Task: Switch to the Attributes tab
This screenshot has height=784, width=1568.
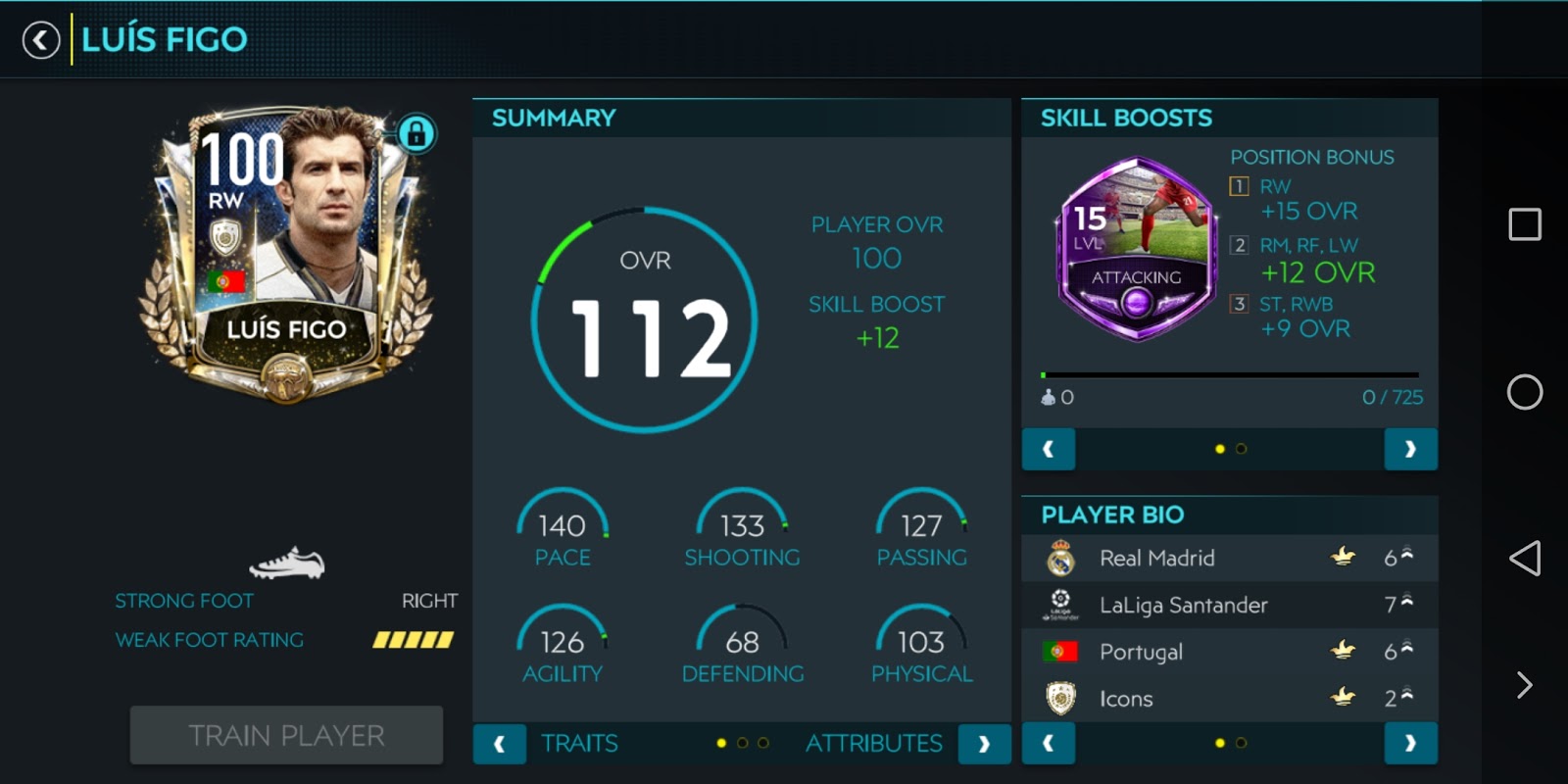Action: coord(873,743)
